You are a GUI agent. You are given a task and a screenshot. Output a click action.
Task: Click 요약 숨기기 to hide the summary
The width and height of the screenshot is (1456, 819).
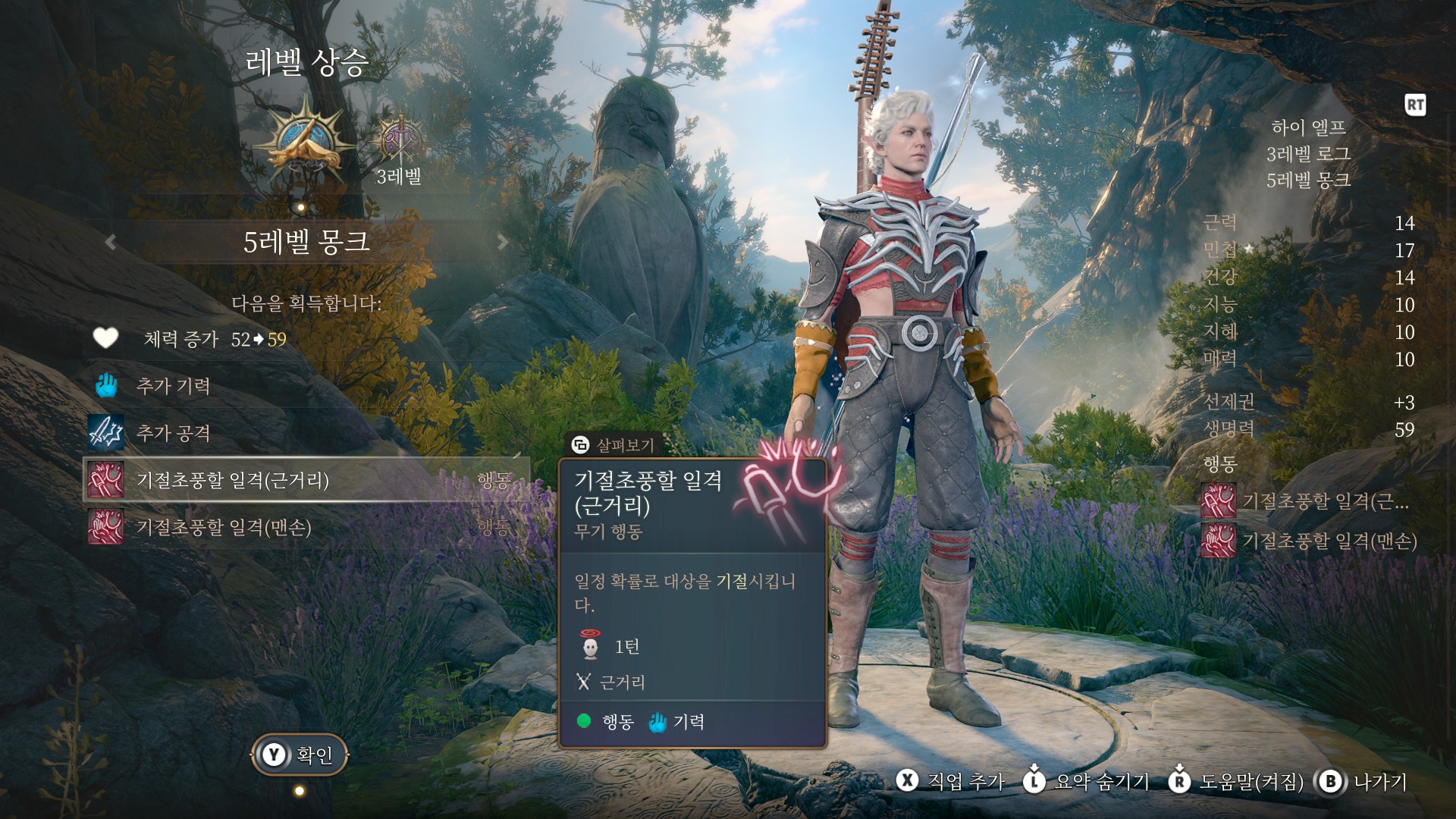tap(1086, 781)
